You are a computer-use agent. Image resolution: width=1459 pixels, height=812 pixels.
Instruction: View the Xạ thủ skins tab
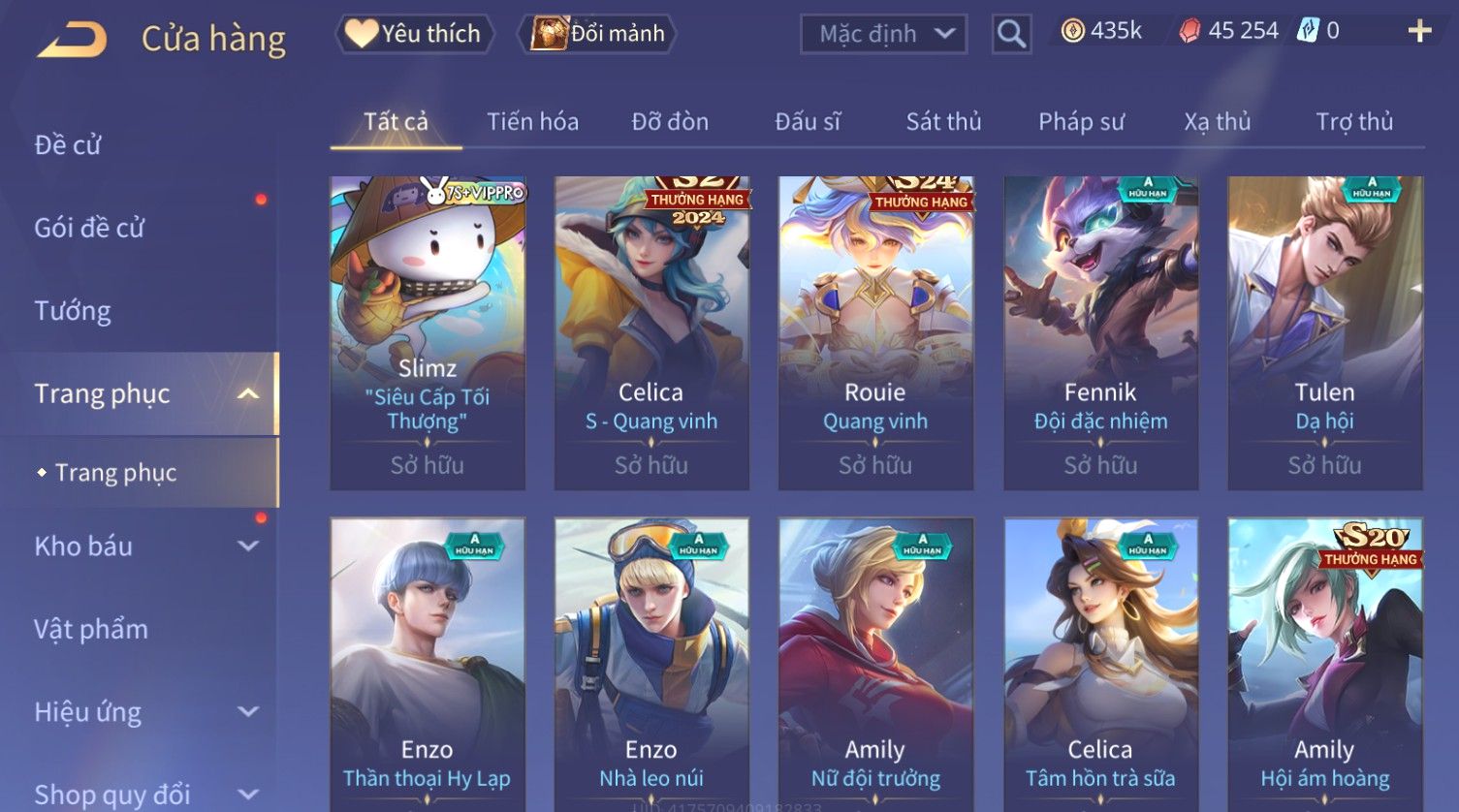coord(1217,122)
